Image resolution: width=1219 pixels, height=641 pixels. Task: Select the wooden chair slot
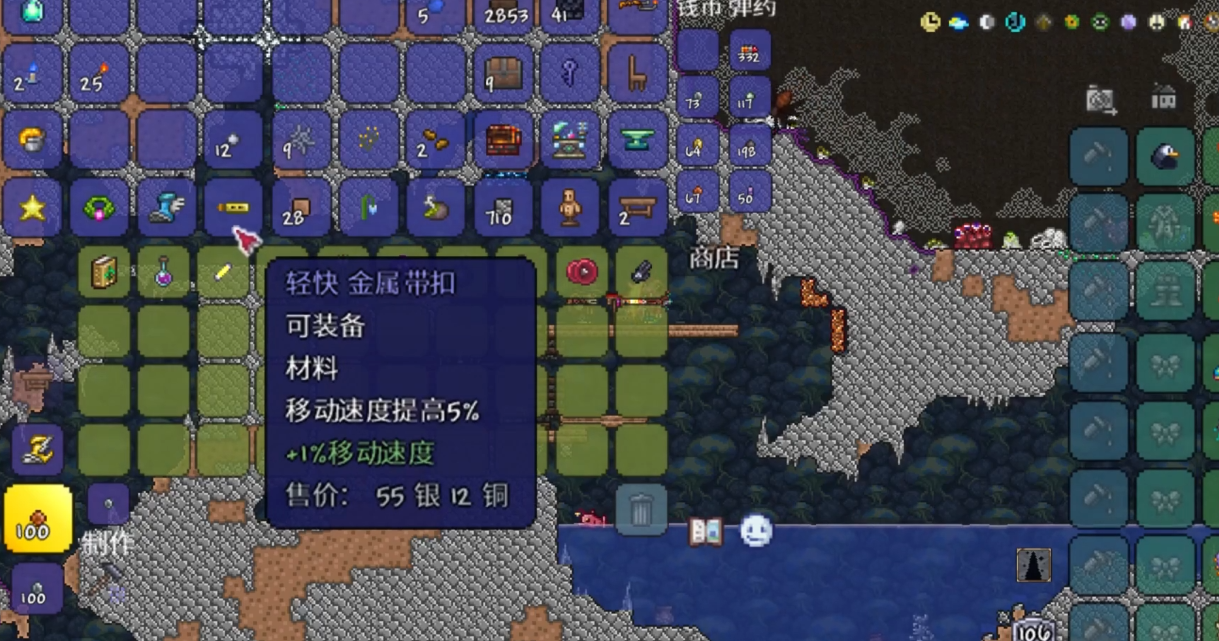[637, 73]
